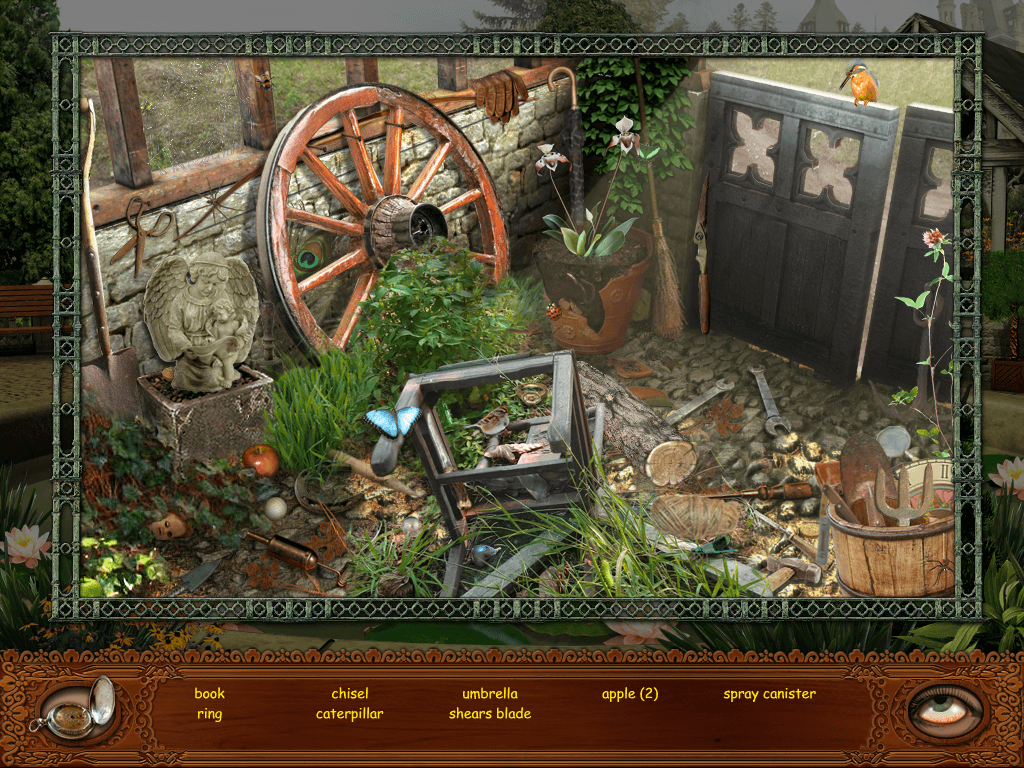The image size is (1024, 768).
Task: Choose the "caterpillar" list entry
Action: click(x=350, y=714)
